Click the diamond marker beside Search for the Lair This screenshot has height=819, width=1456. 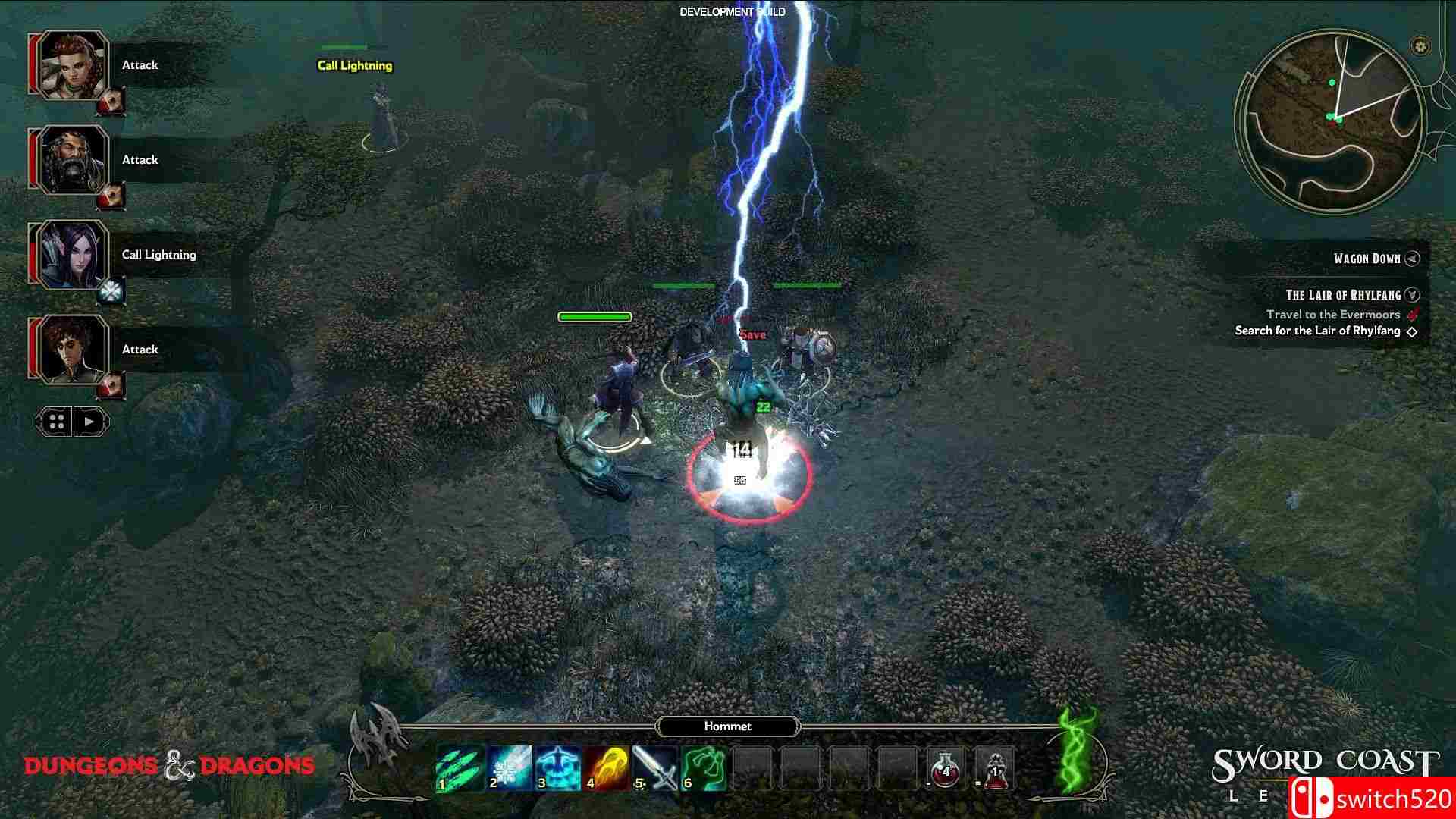click(1411, 331)
